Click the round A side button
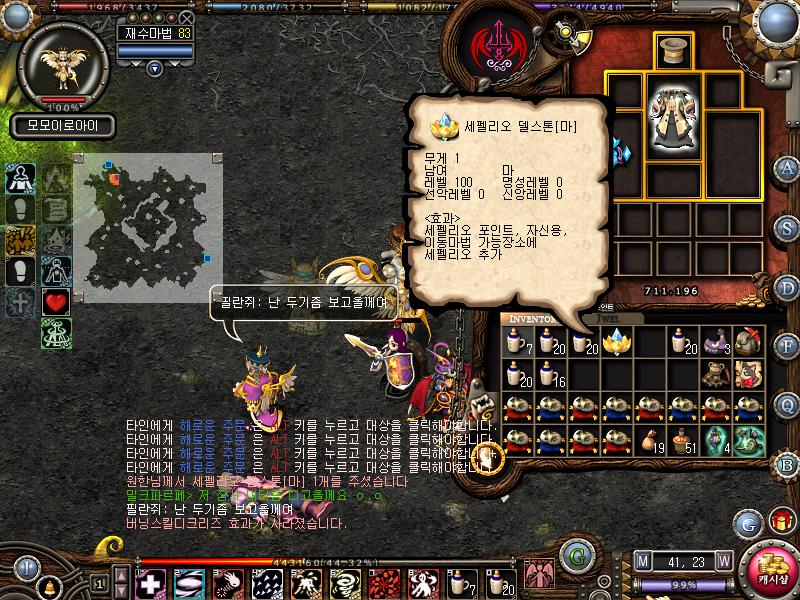The image size is (800, 600). click(x=788, y=168)
